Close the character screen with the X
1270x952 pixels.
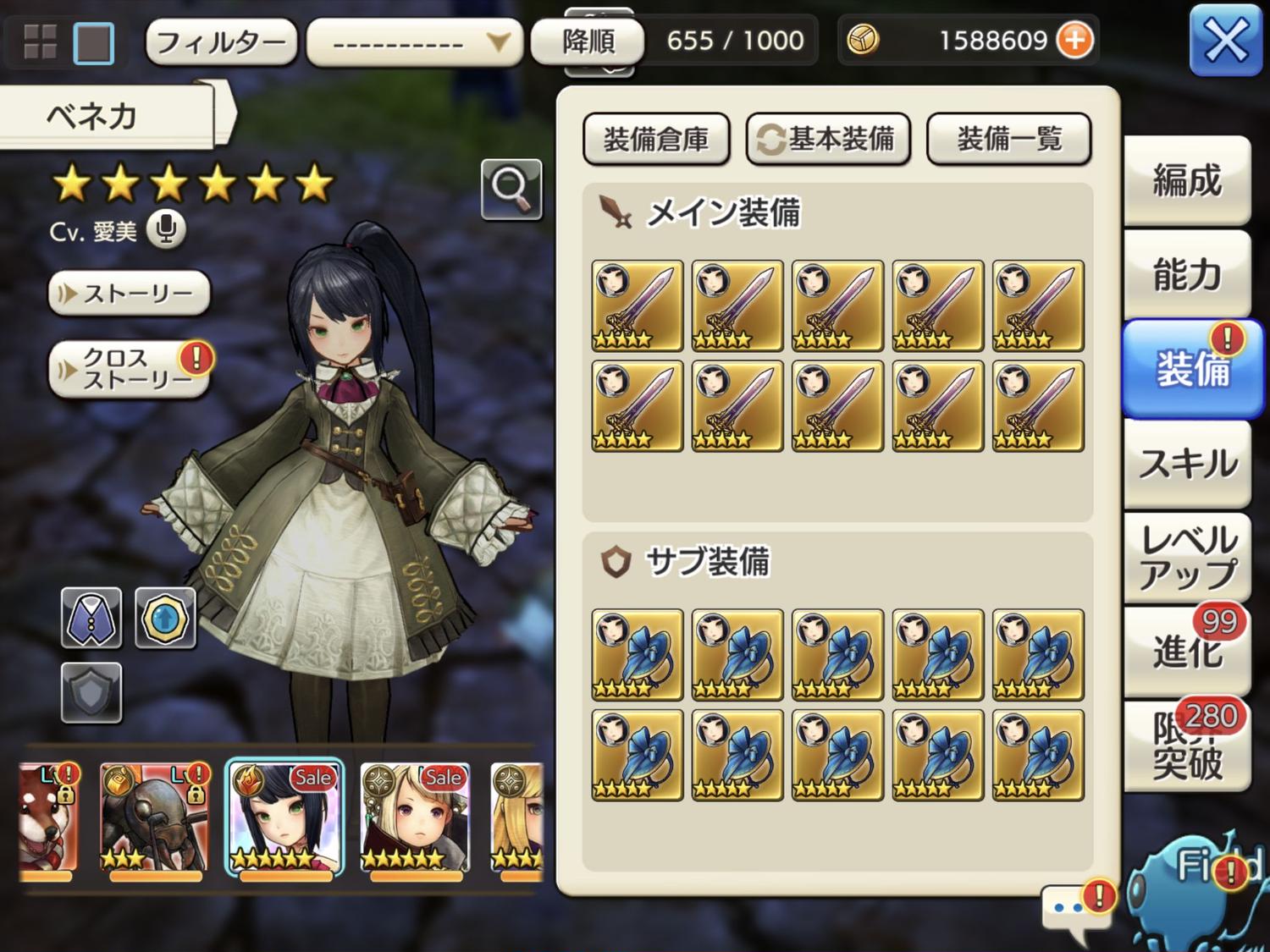(1225, 40)
